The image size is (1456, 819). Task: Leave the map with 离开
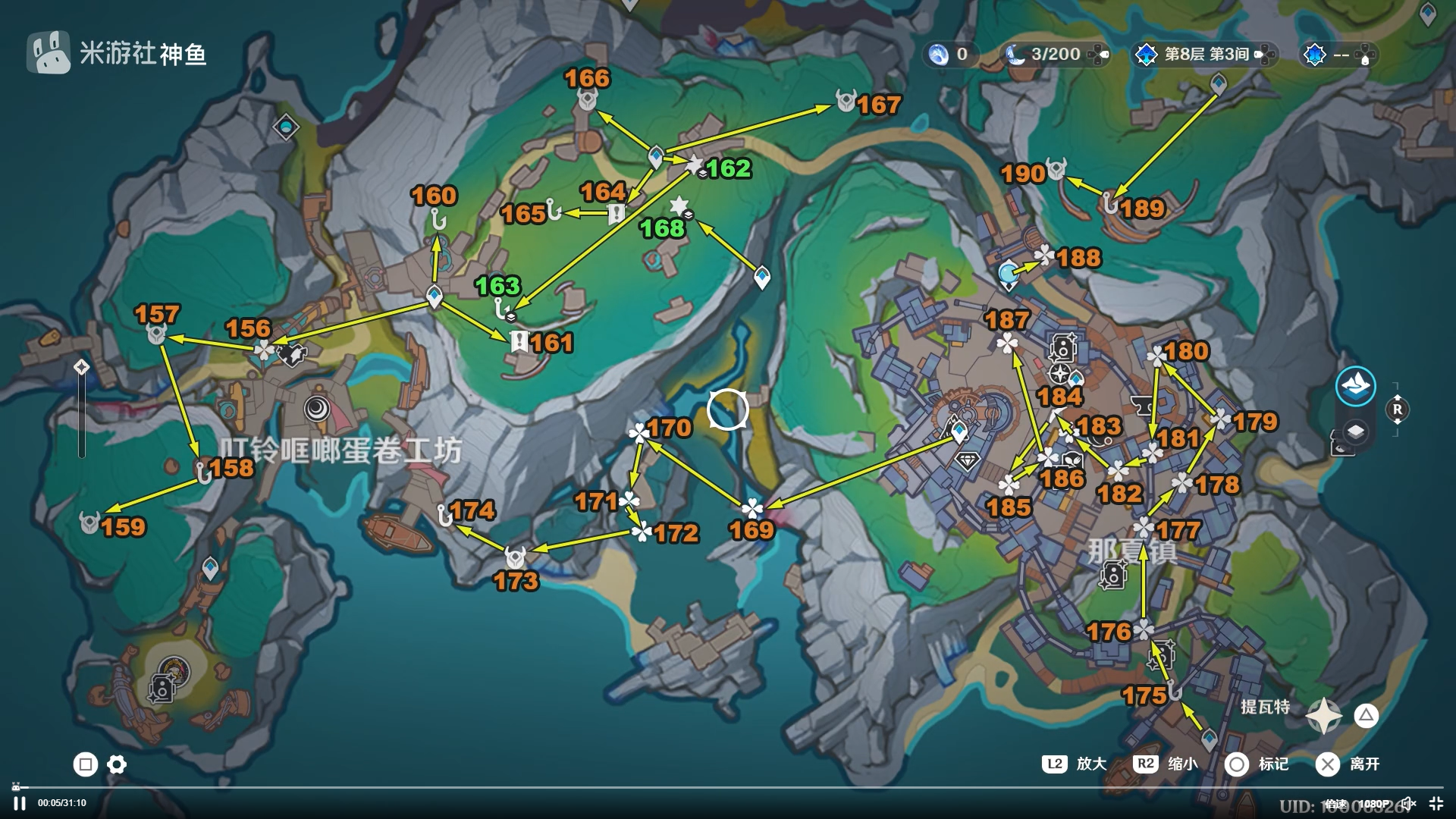pyautogui.click(x=1348, y=764)
